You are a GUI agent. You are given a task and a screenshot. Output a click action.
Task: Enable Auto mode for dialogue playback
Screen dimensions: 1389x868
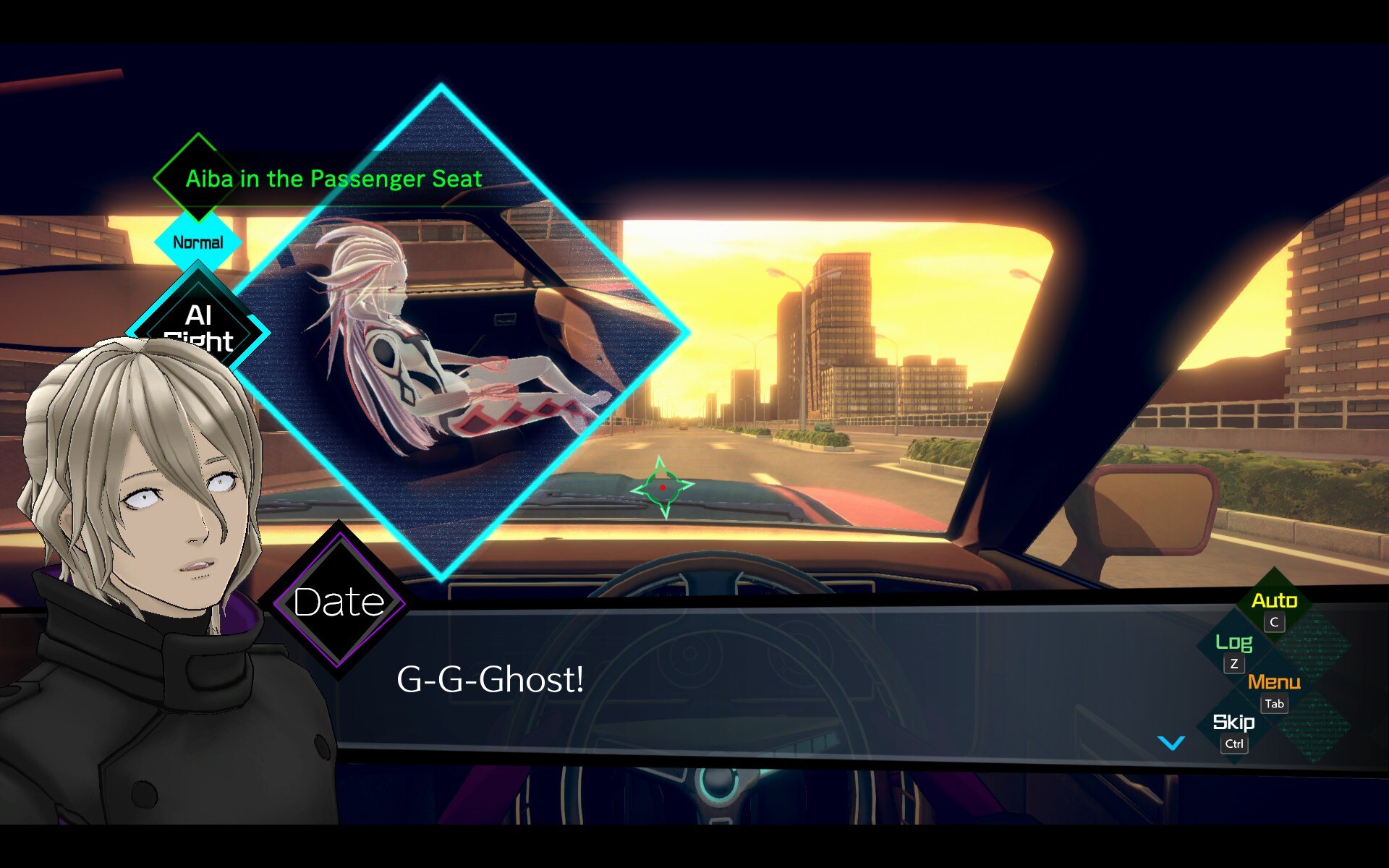tap(1276, 600)
